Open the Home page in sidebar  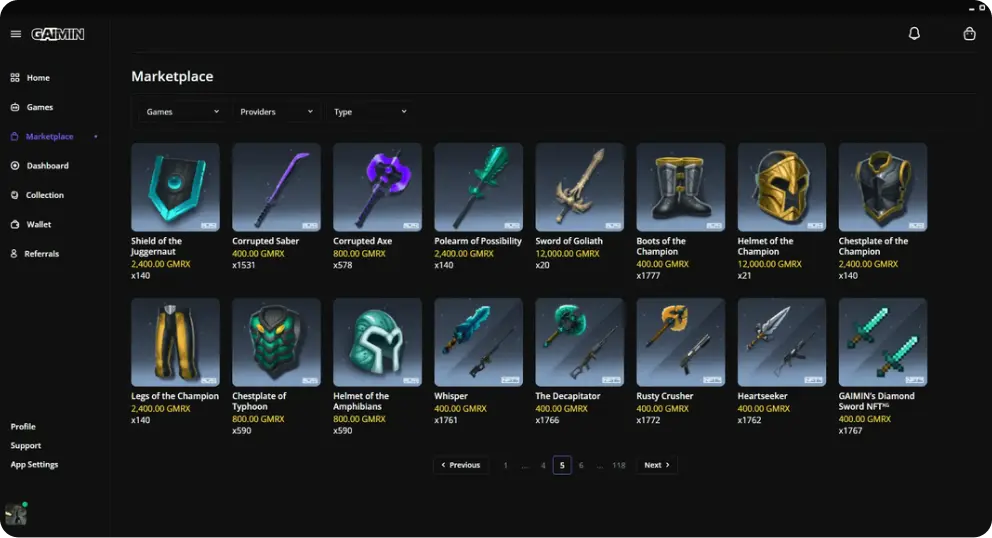(37, 78)
